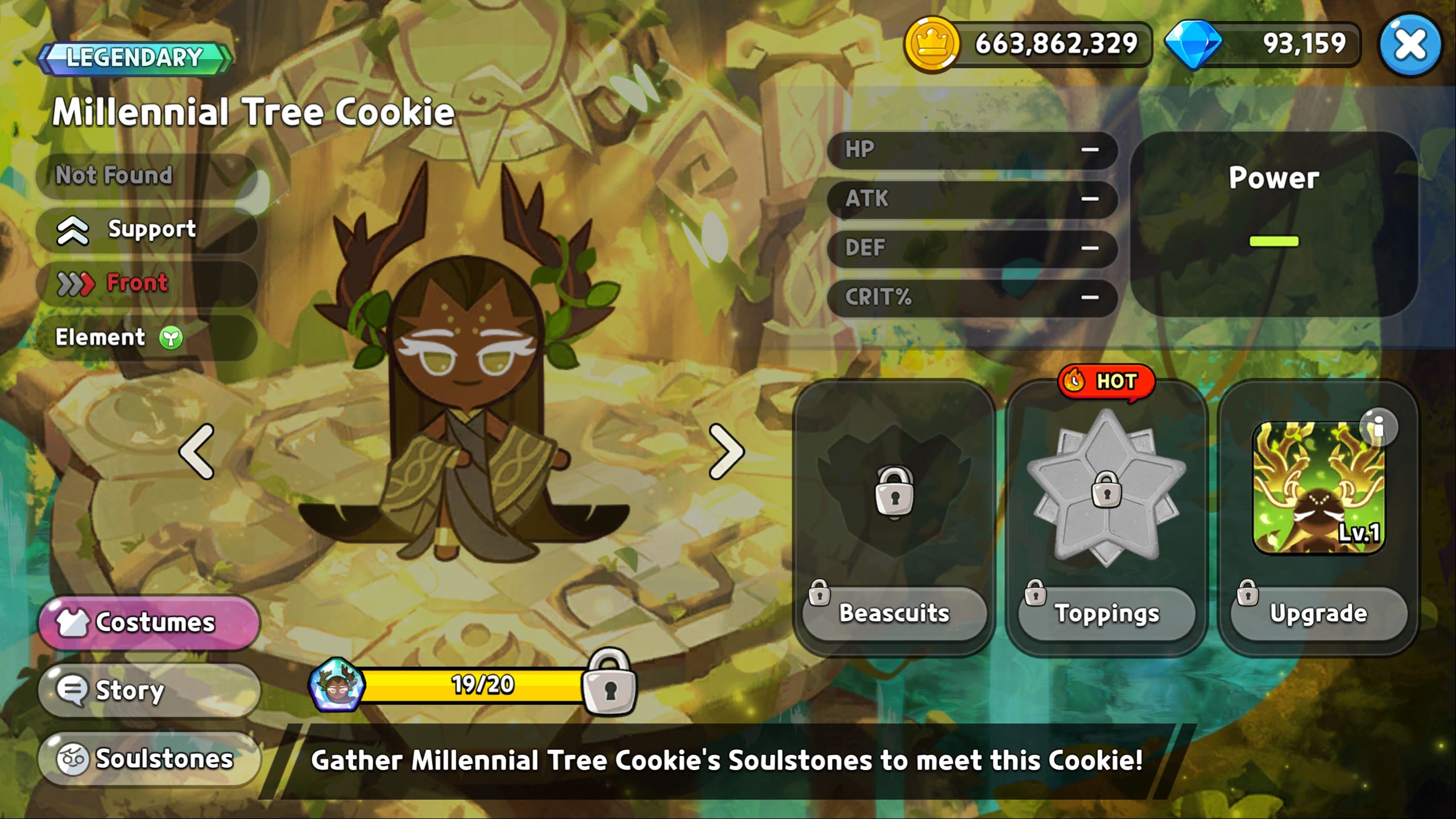Show the previous cookie with left arrow
Viewport: 1456px width, 819px height.
pyautogui.click(x=197, y=452)
